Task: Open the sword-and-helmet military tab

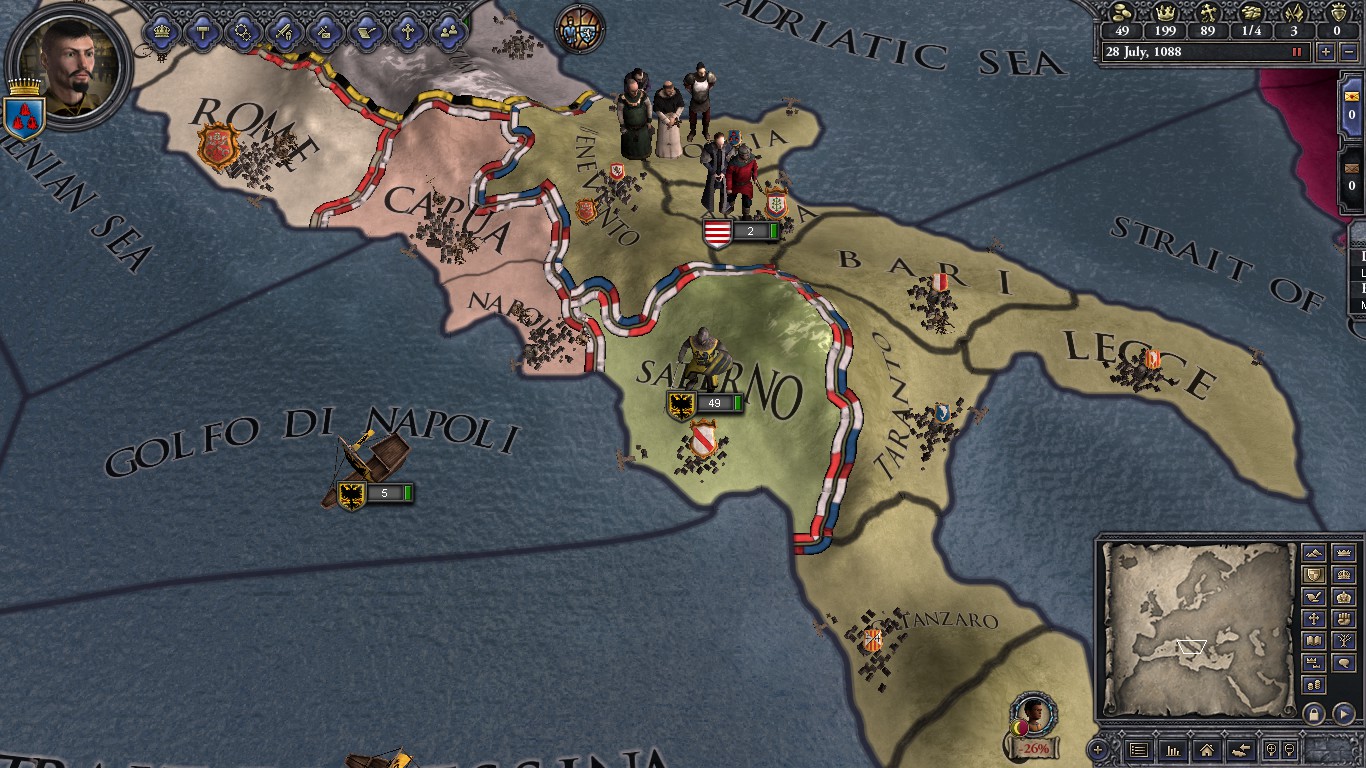Action: click(284, 31)
